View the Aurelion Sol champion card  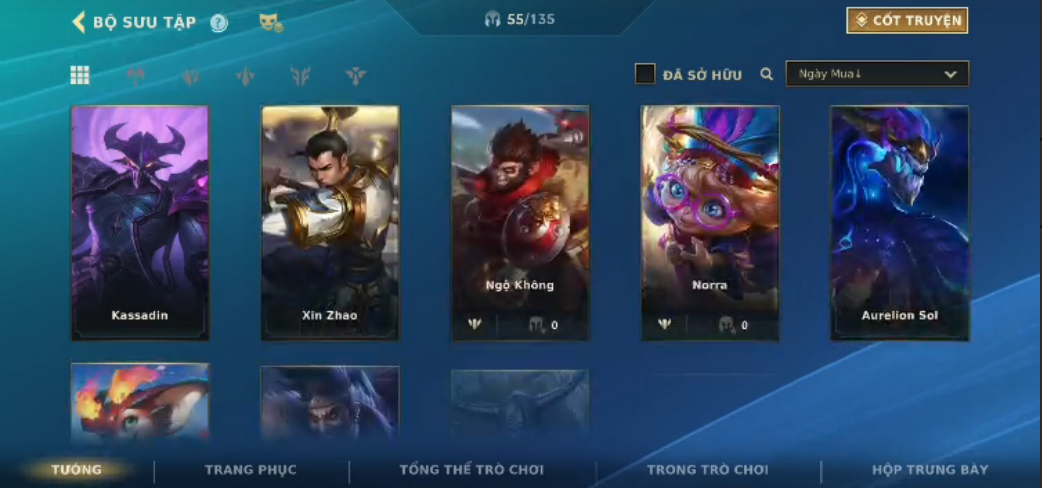(x=900, y=223)
